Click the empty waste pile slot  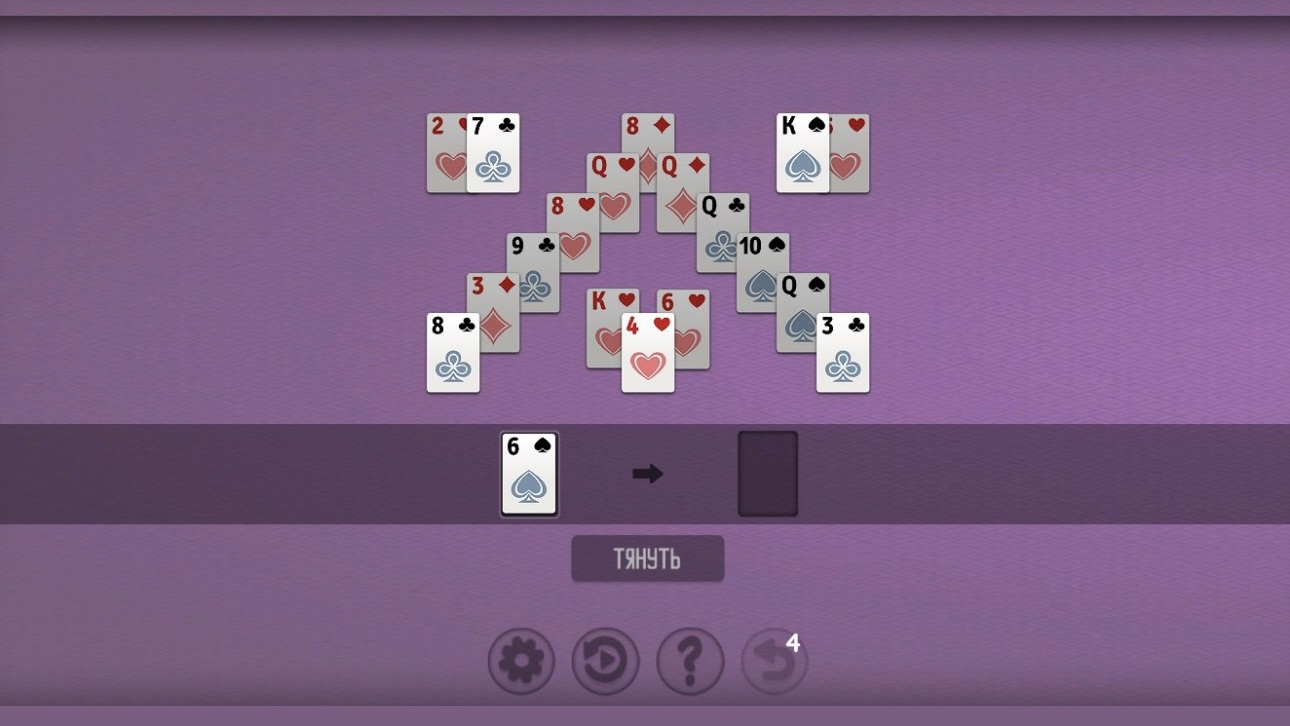[x=767, y=473]
